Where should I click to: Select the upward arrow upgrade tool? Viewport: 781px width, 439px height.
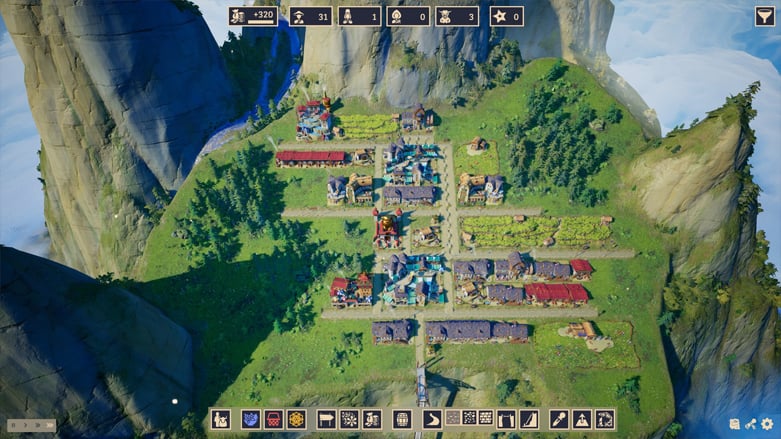pyautogui.click(x=582, y=419)
